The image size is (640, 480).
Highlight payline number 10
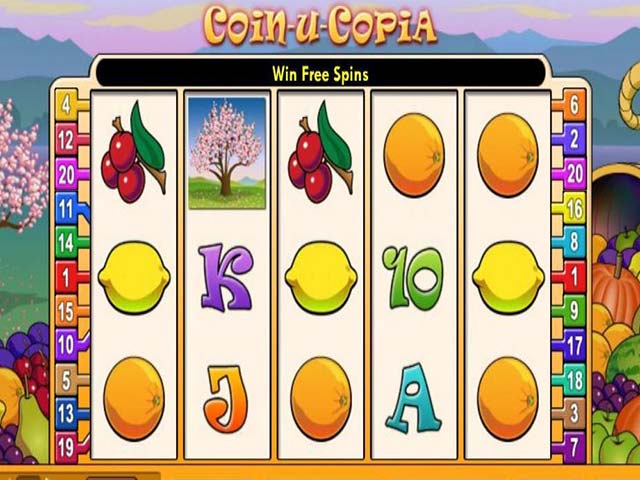[x=67, y=346]
